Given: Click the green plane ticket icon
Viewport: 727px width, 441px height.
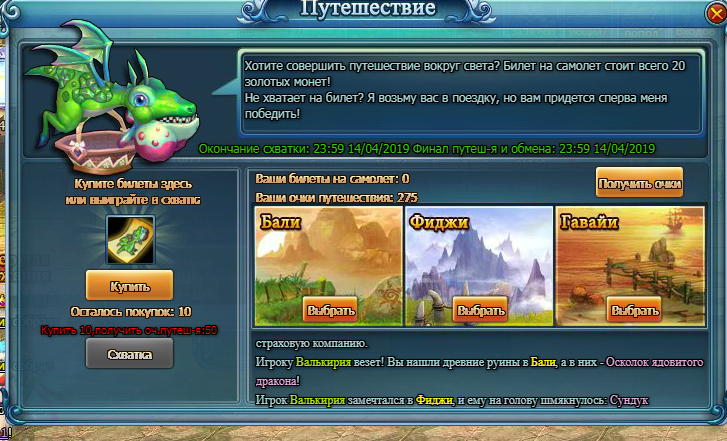Looking at the screenshot, I should (129, 240).
